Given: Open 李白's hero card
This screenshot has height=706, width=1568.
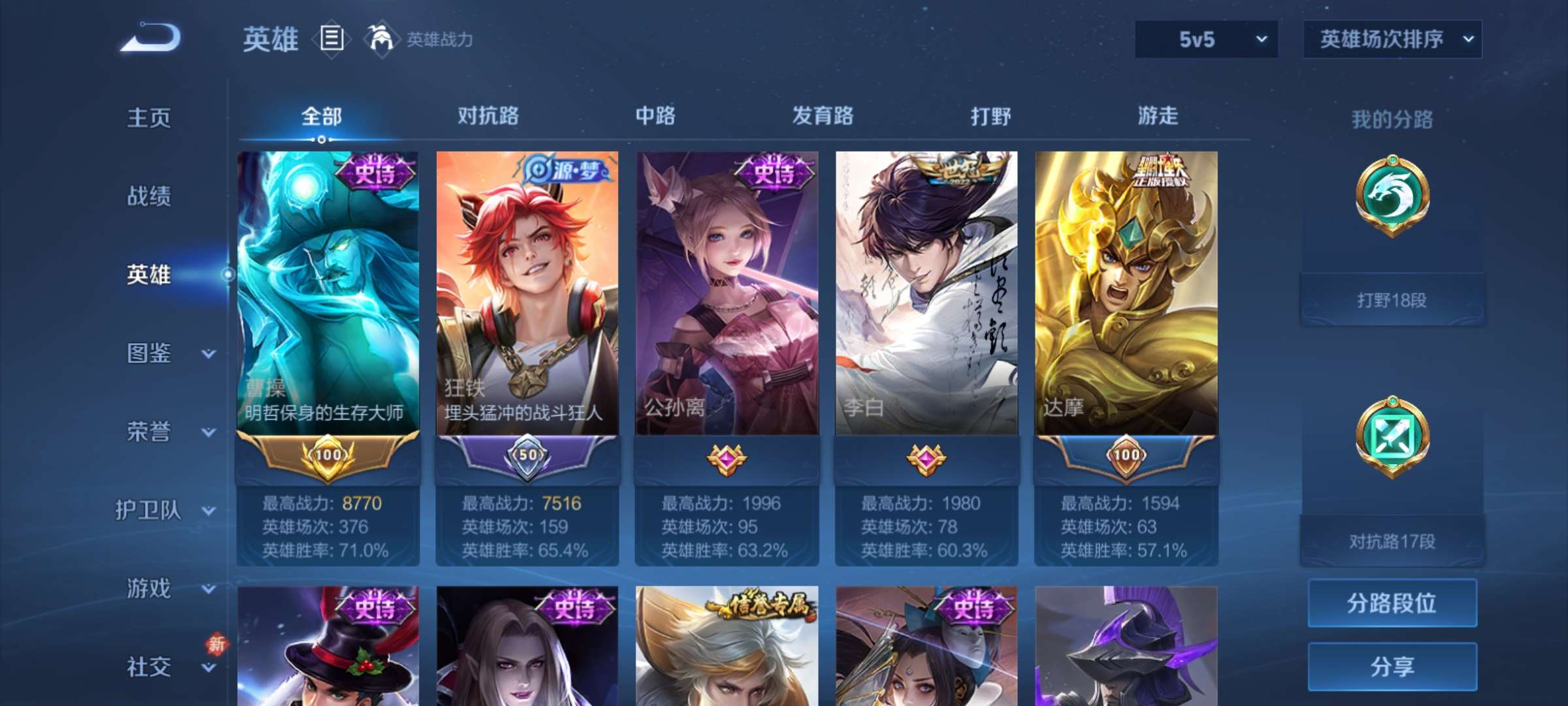Looking at the screenshot, I should click(926, 294).
